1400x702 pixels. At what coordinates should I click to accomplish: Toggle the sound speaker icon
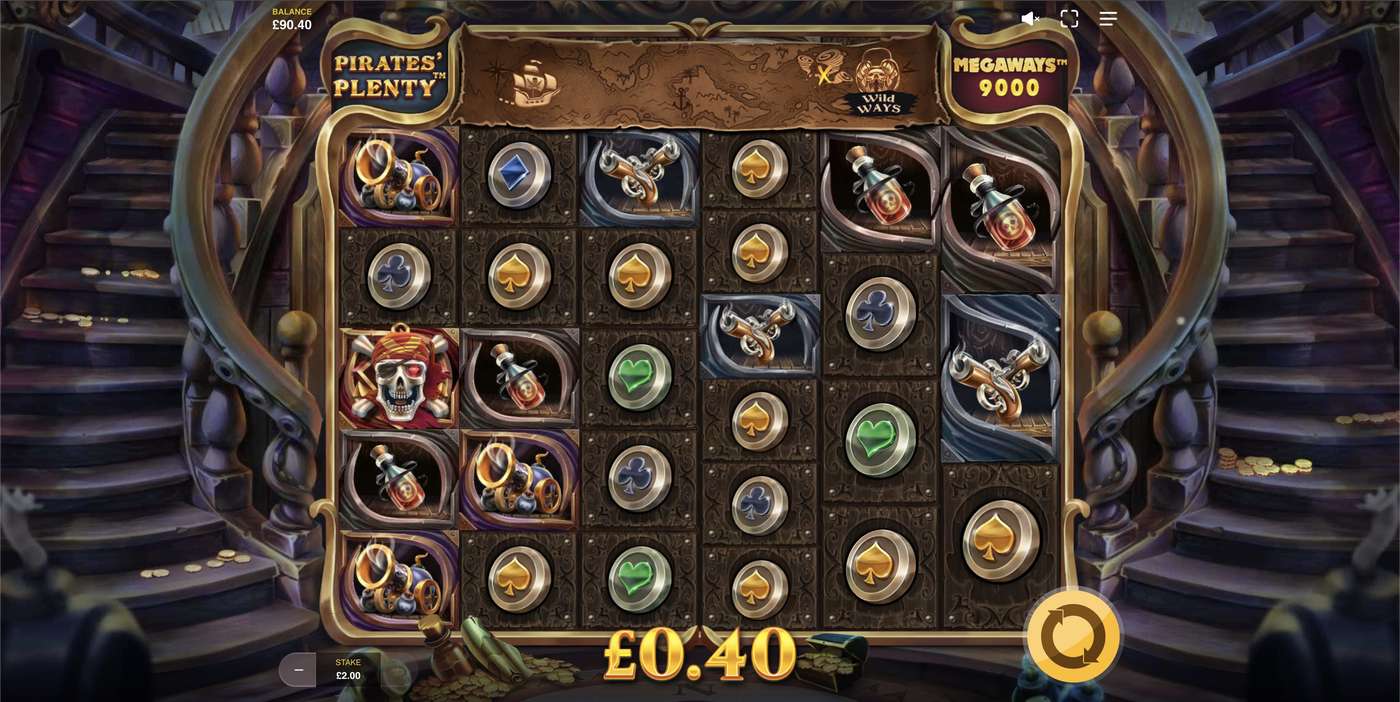(x=1029, y=18)
